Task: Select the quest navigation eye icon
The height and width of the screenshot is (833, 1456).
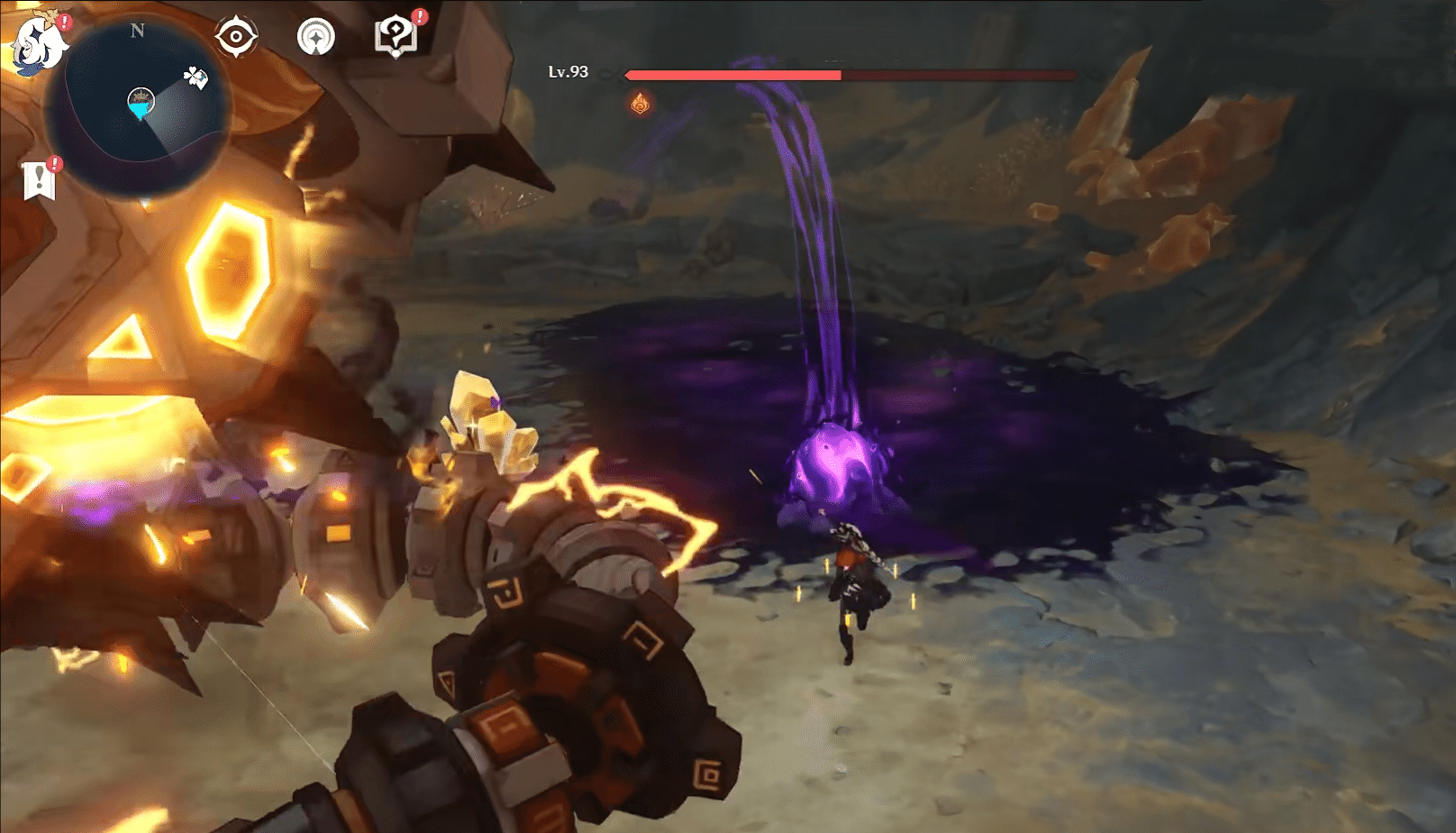Action: coord(235,35)
